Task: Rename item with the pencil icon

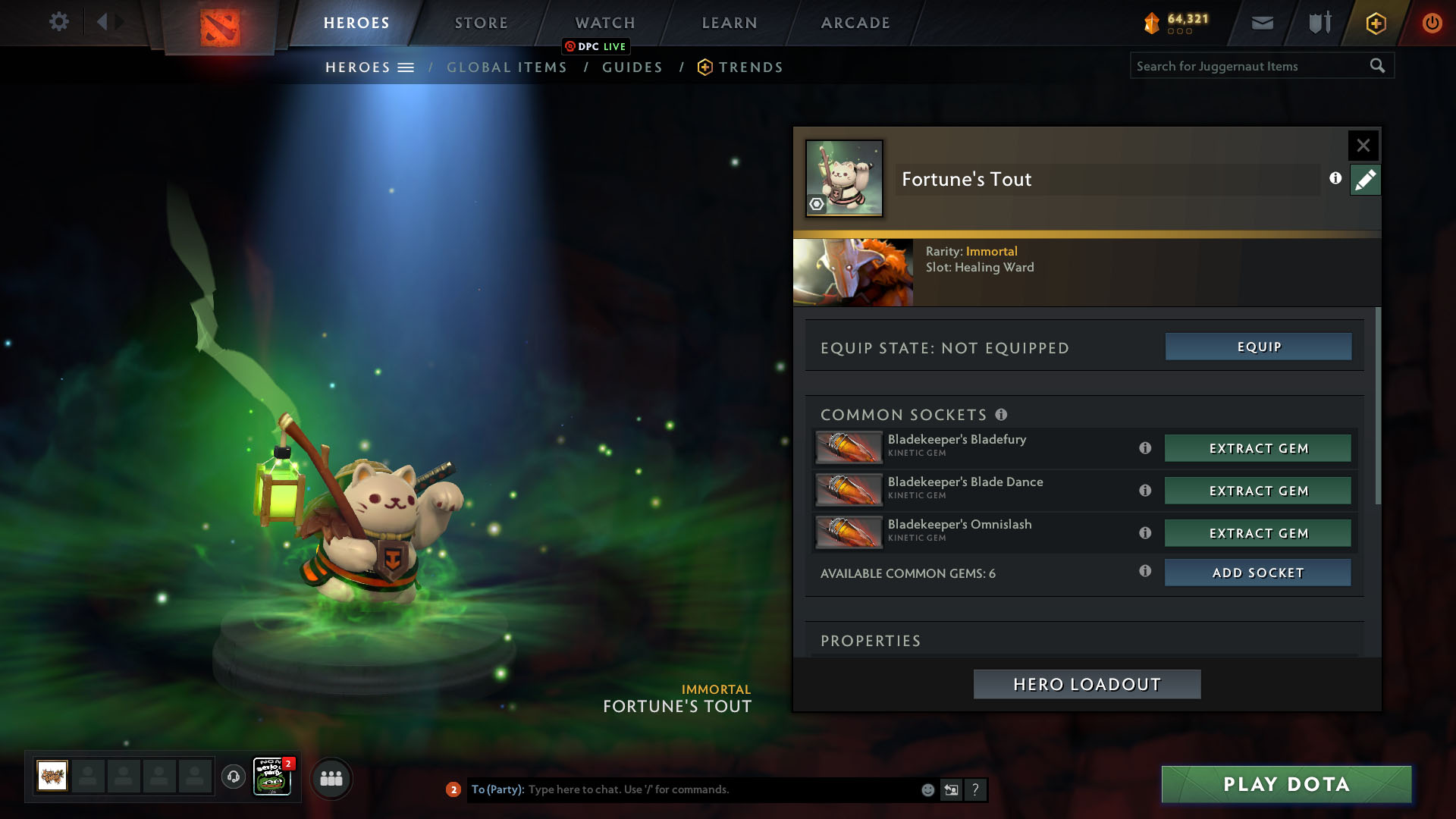Action: pos(1365,180)
